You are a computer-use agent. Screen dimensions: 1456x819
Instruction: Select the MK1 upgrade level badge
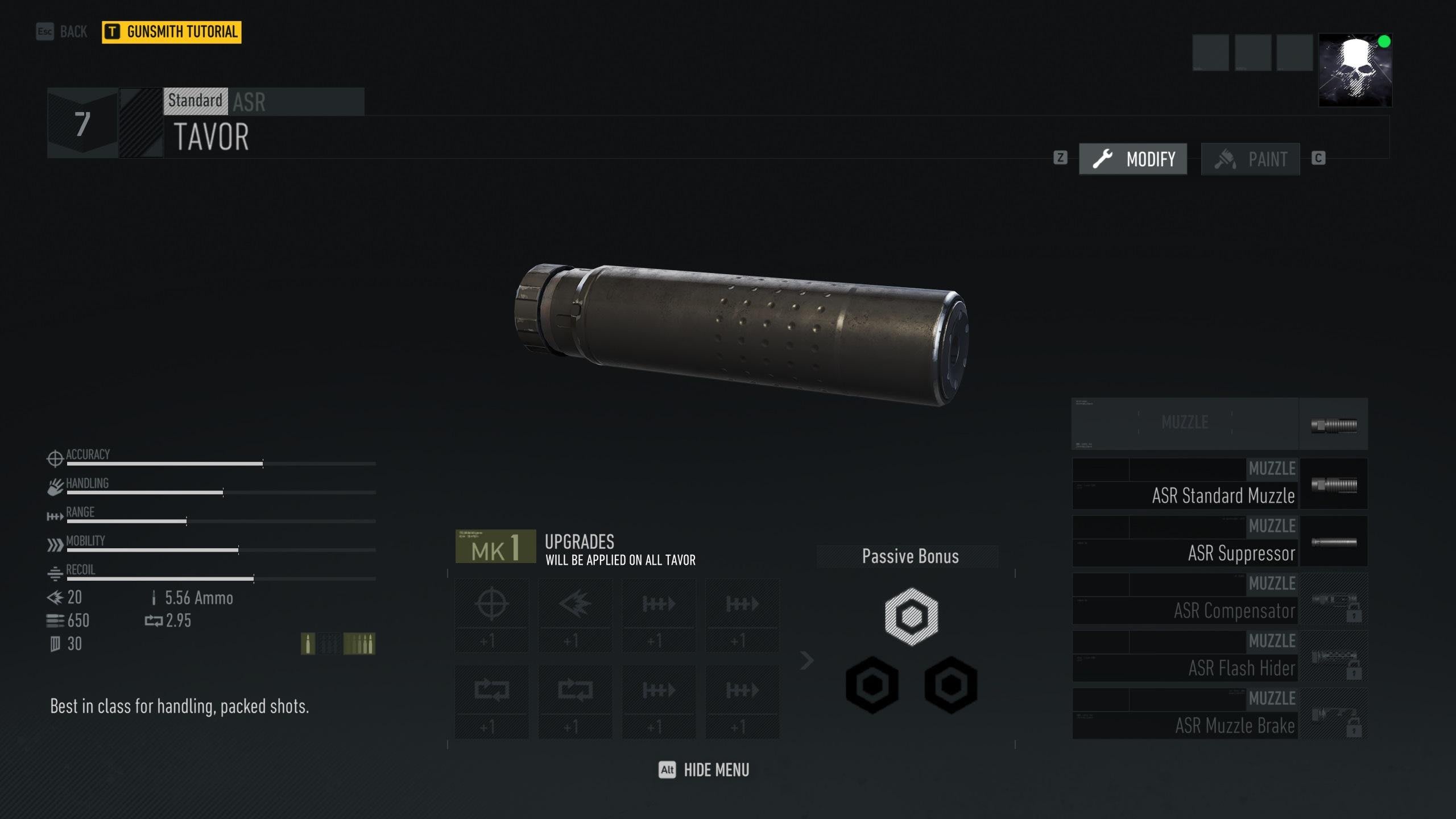click(x=495, y=547)
